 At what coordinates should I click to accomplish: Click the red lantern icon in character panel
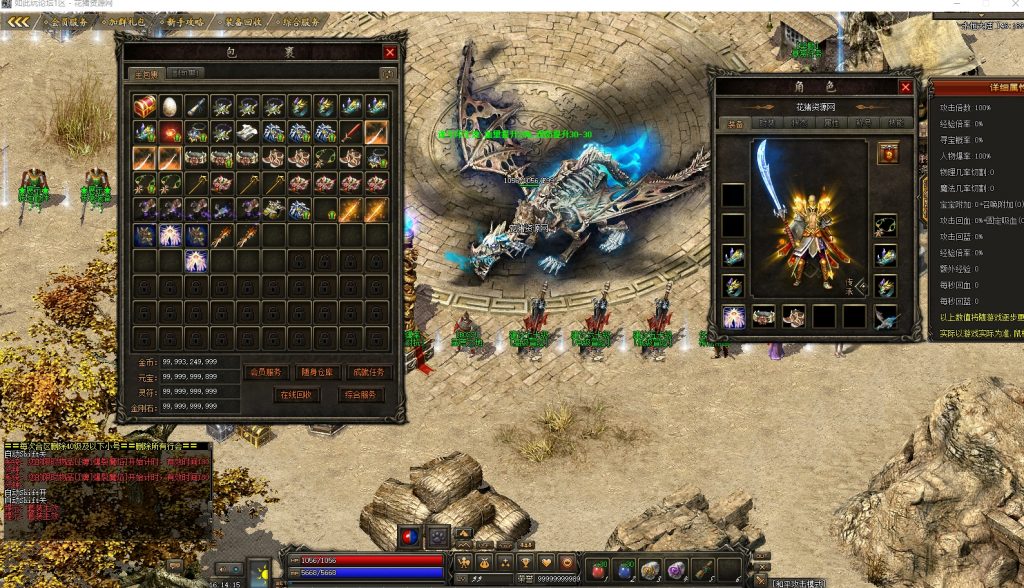pyautogui.click(x=885, y=153)
